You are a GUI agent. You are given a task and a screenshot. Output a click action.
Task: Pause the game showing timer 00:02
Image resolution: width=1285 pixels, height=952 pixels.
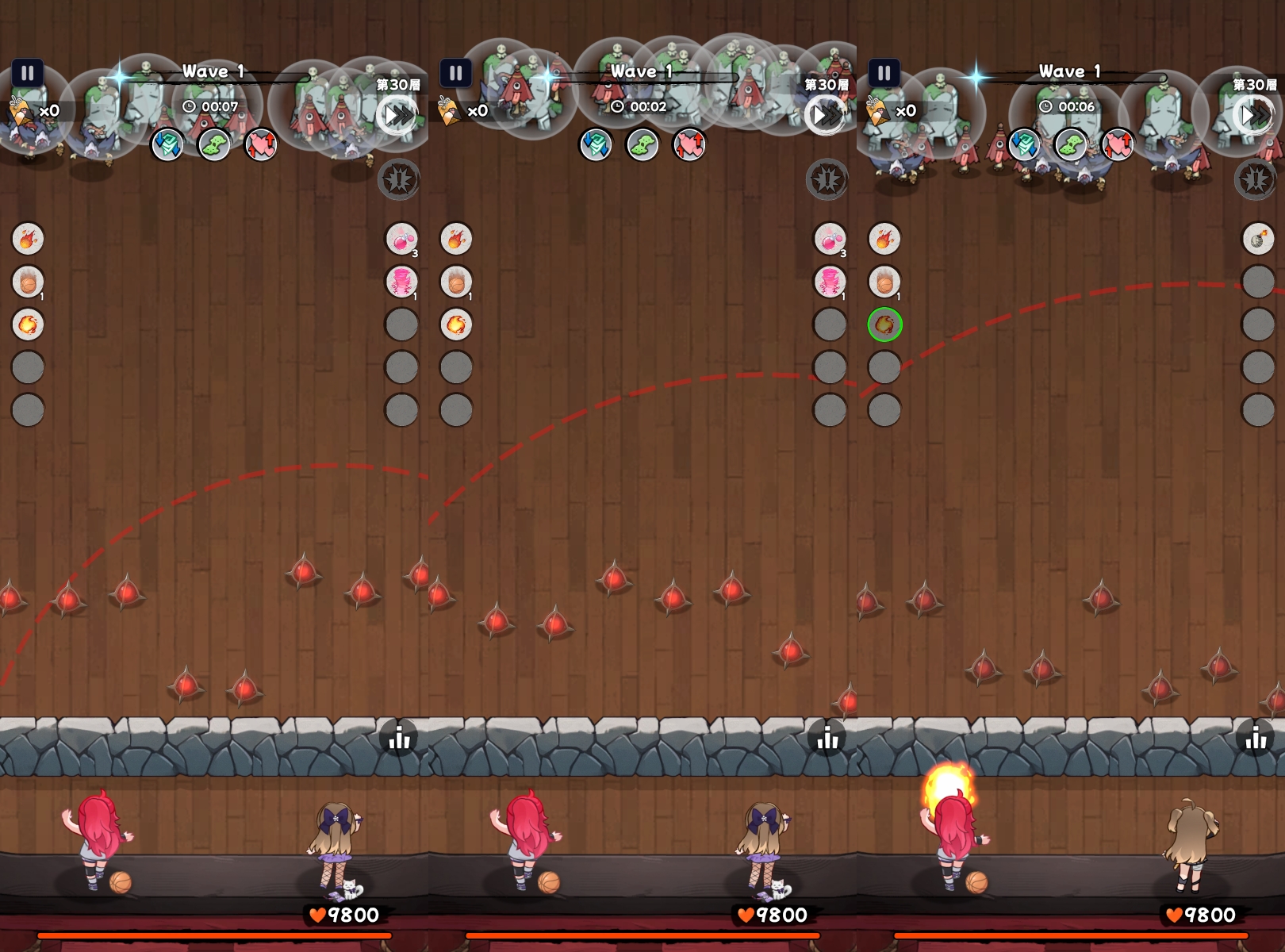click(456, 74)
